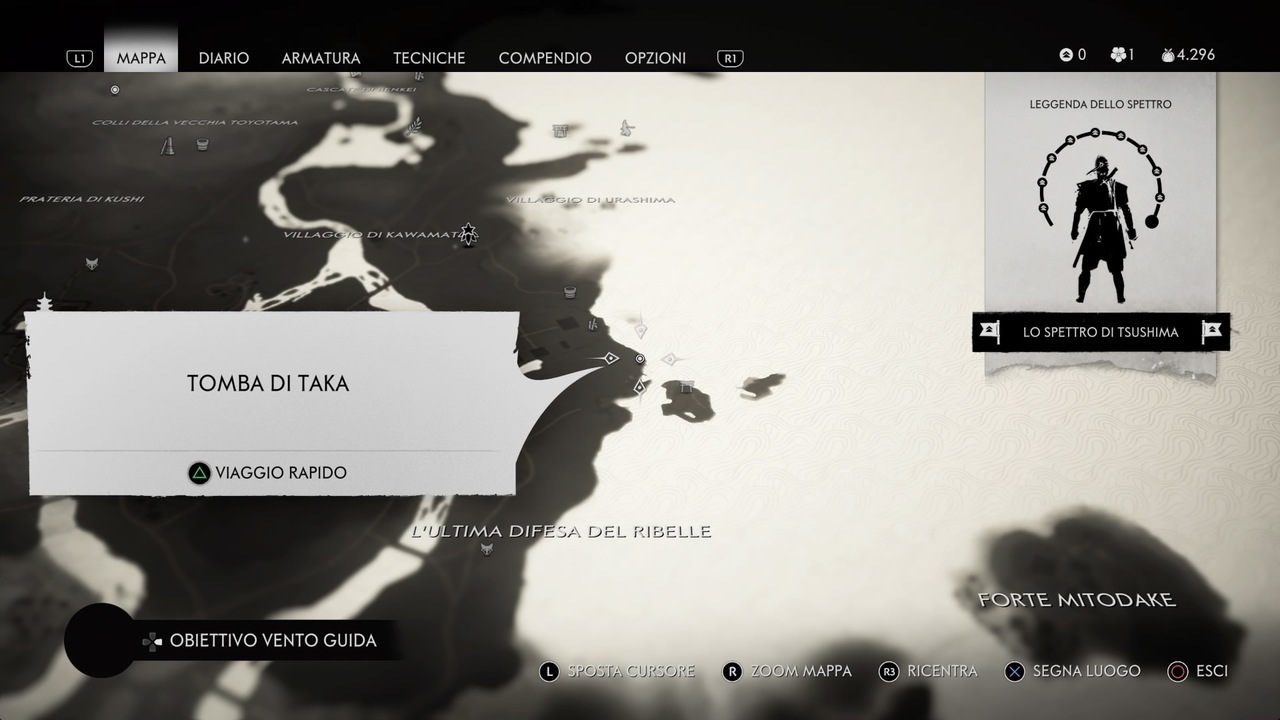Select the Mappa tab
This screenshot has width=1280, height=720.
141,58
